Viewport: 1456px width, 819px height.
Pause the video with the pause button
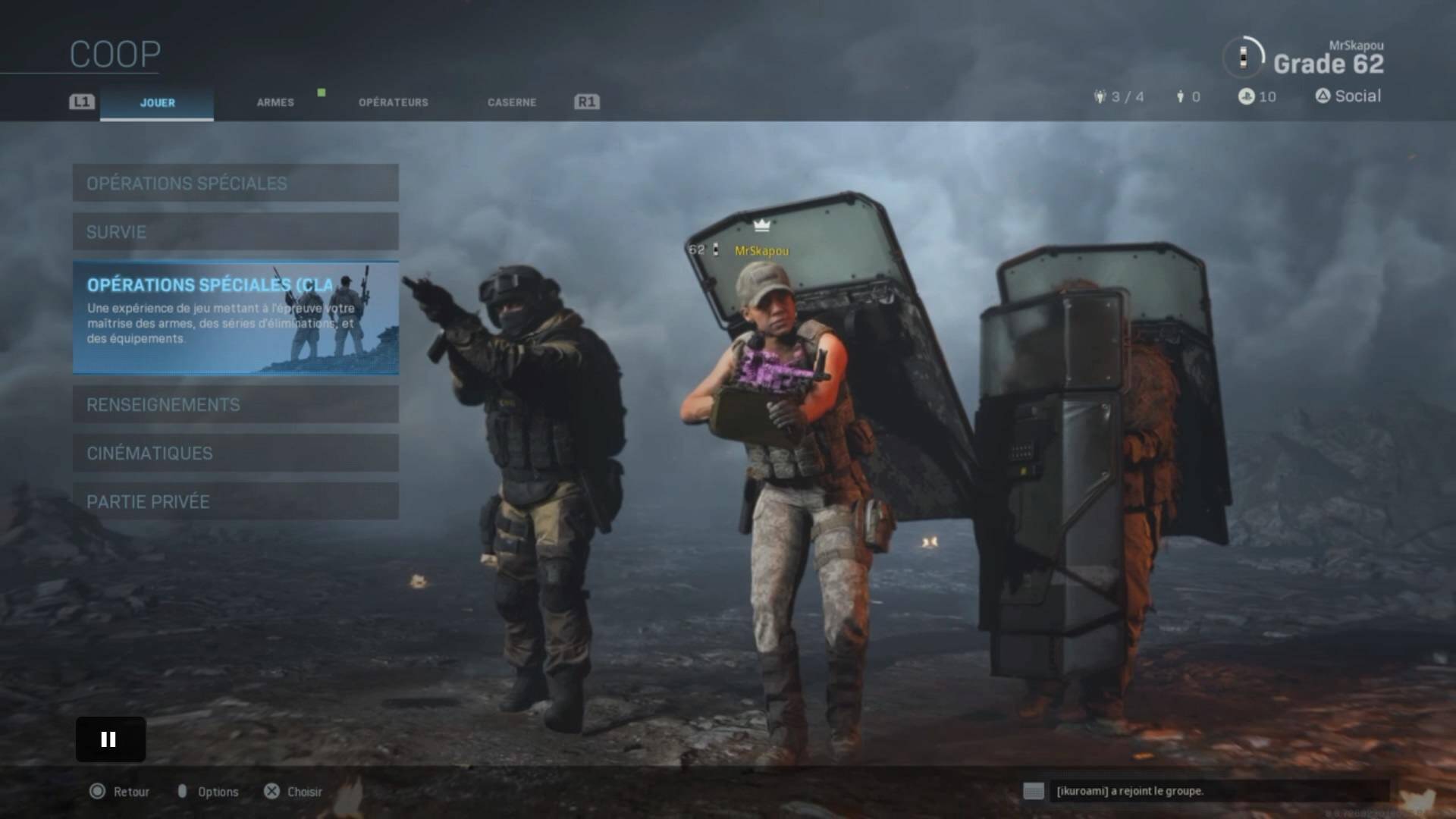pyautogui.click(x=110, y=739)
